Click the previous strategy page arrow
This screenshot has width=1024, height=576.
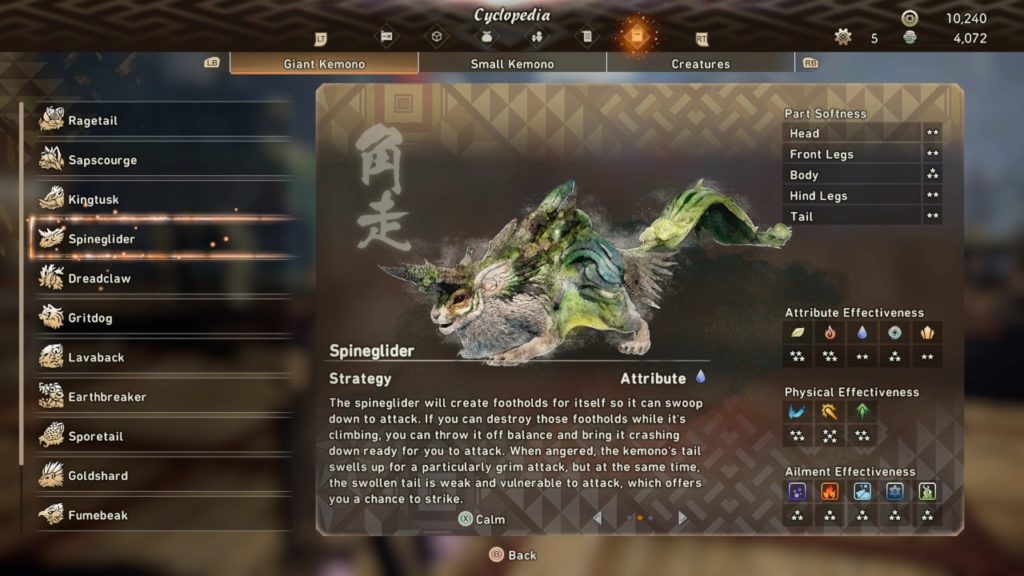pyautogui.click(x=598, y=518)
